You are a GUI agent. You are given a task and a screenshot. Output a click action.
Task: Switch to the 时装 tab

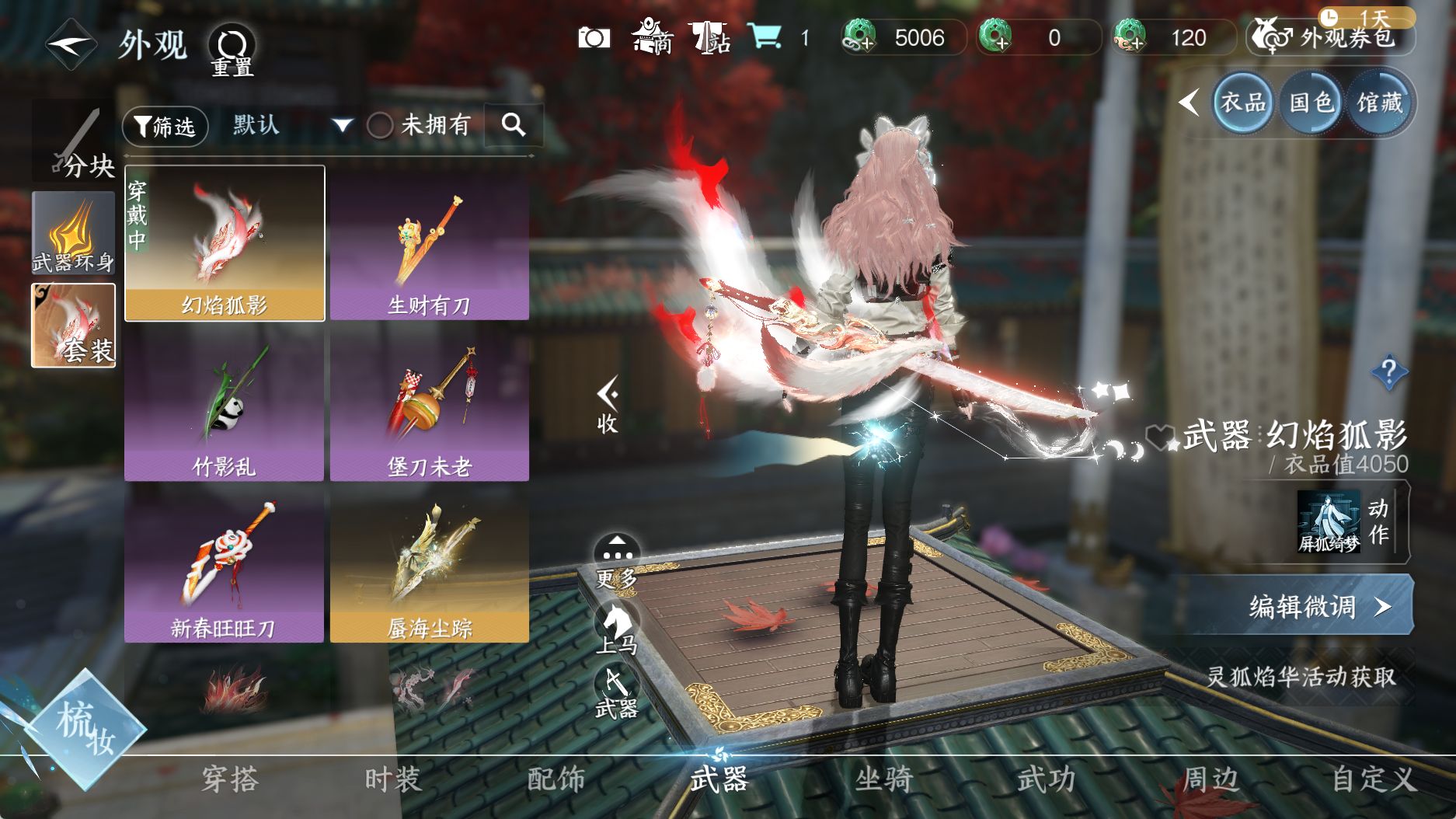[393, 779]
